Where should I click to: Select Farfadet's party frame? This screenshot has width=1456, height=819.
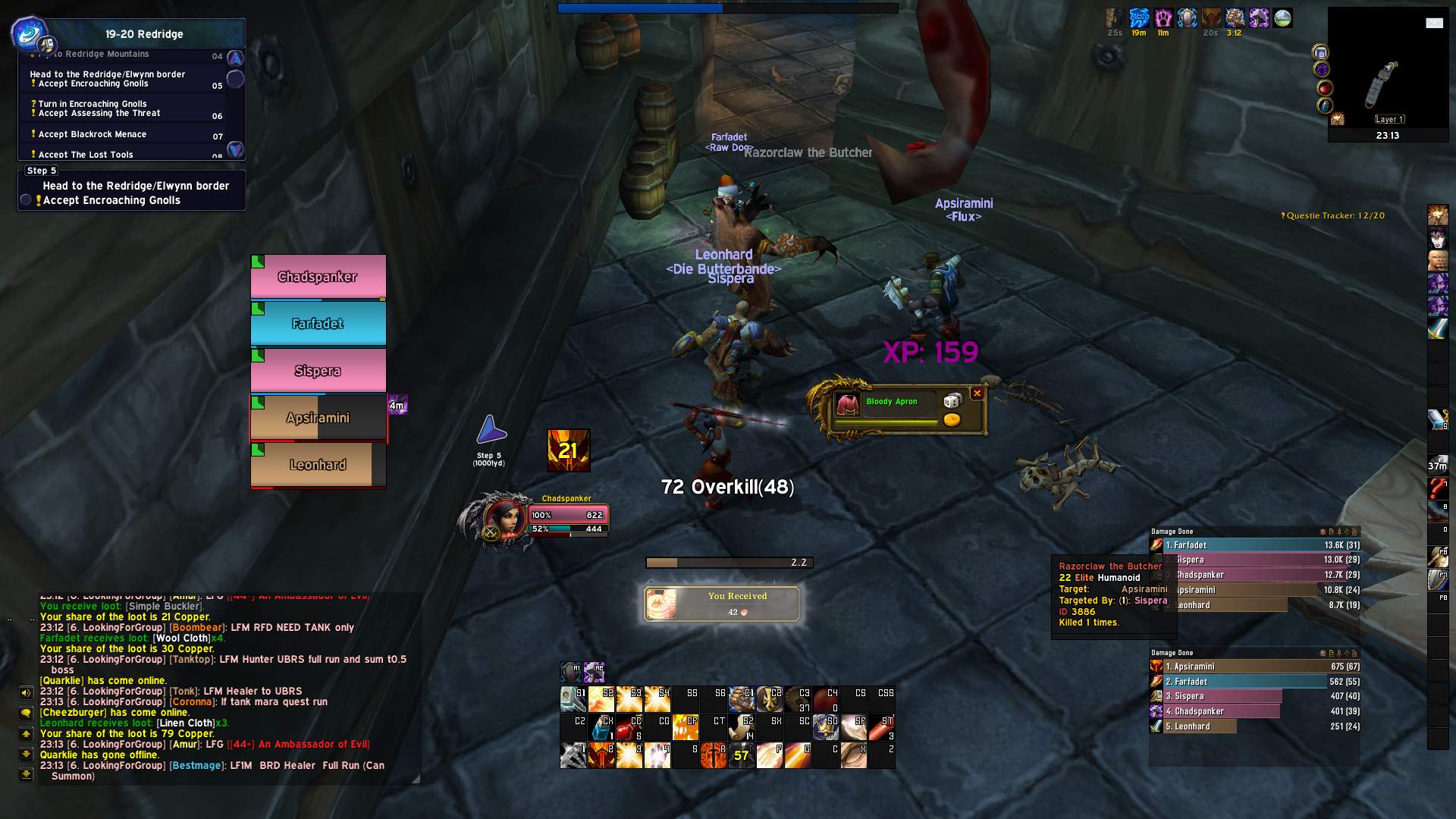(x=318, y=324)
